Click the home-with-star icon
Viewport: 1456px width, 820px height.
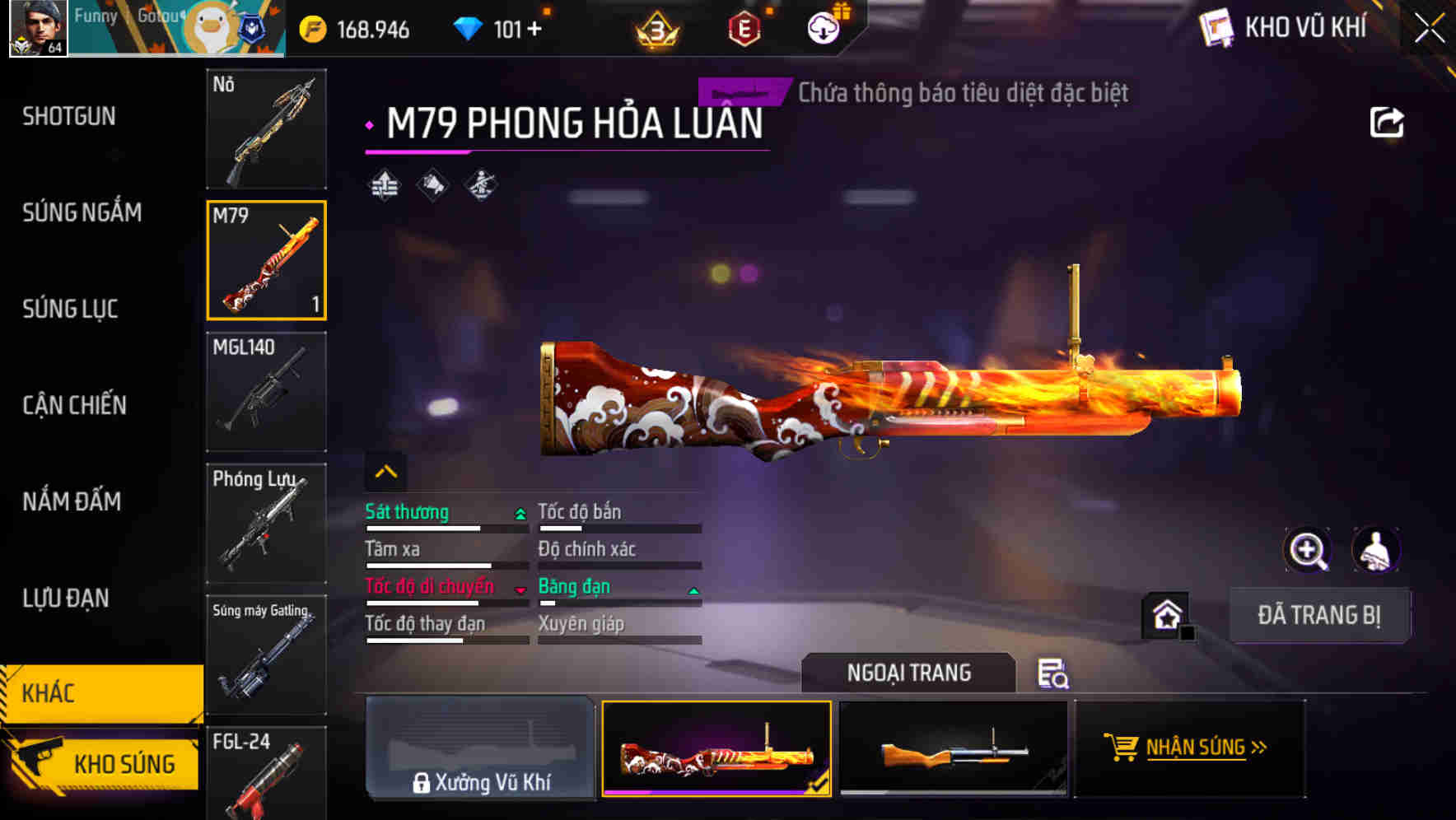point(1166,614)
